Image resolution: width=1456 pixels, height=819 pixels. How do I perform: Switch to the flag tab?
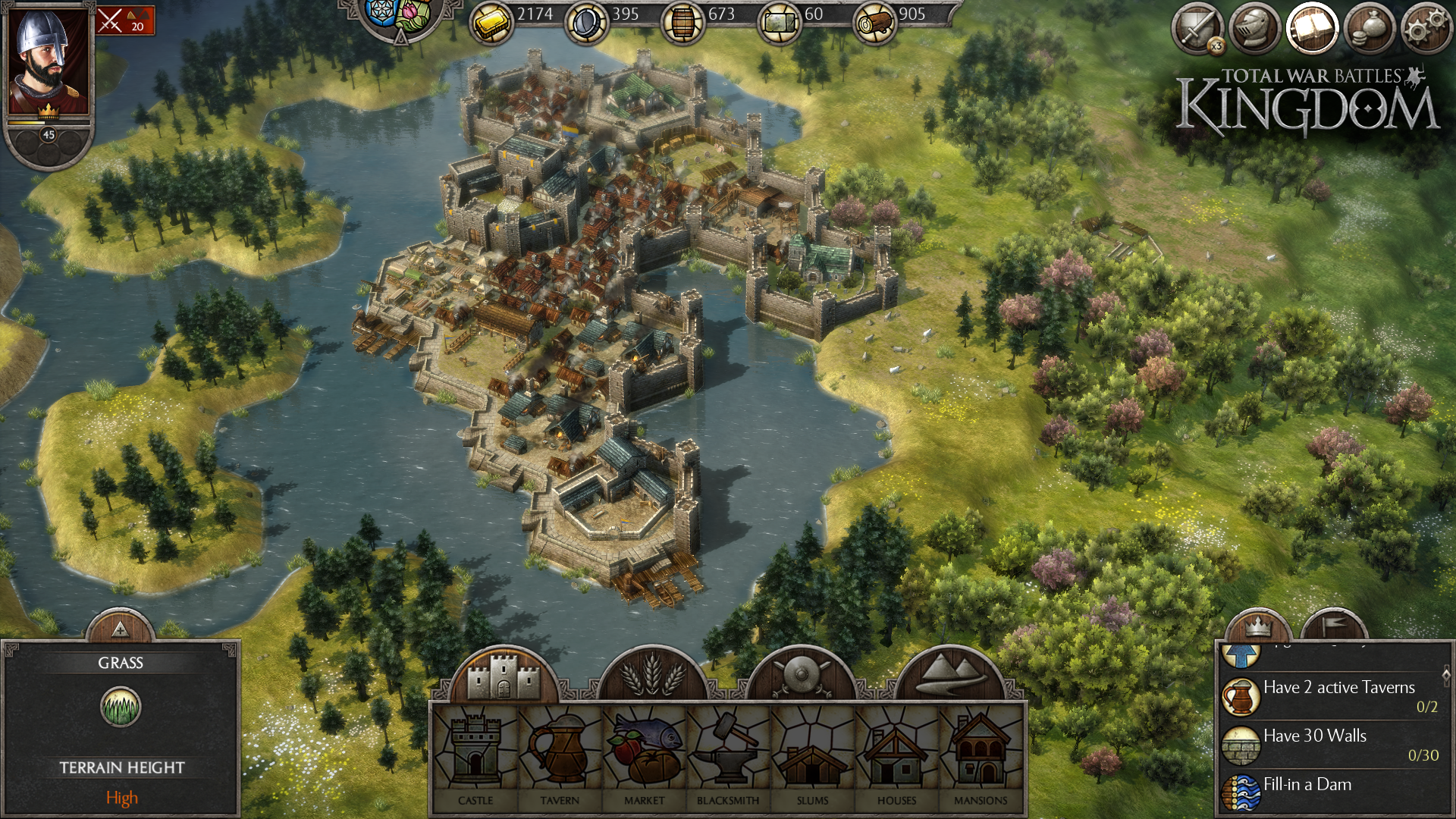(x=1335, y=626)
